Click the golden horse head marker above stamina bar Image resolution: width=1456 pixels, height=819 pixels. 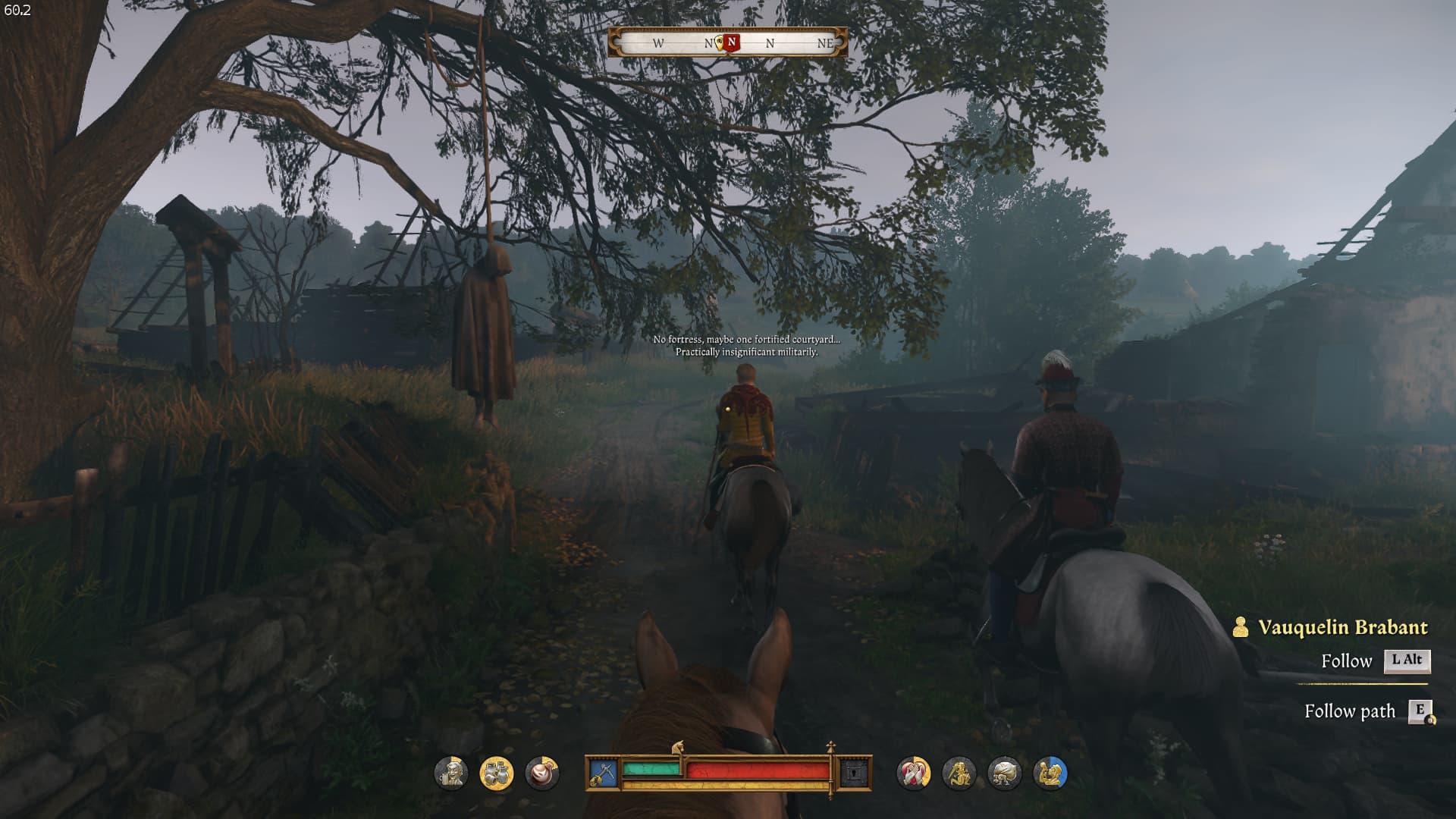pyautogui.click(x=678, y=748)
